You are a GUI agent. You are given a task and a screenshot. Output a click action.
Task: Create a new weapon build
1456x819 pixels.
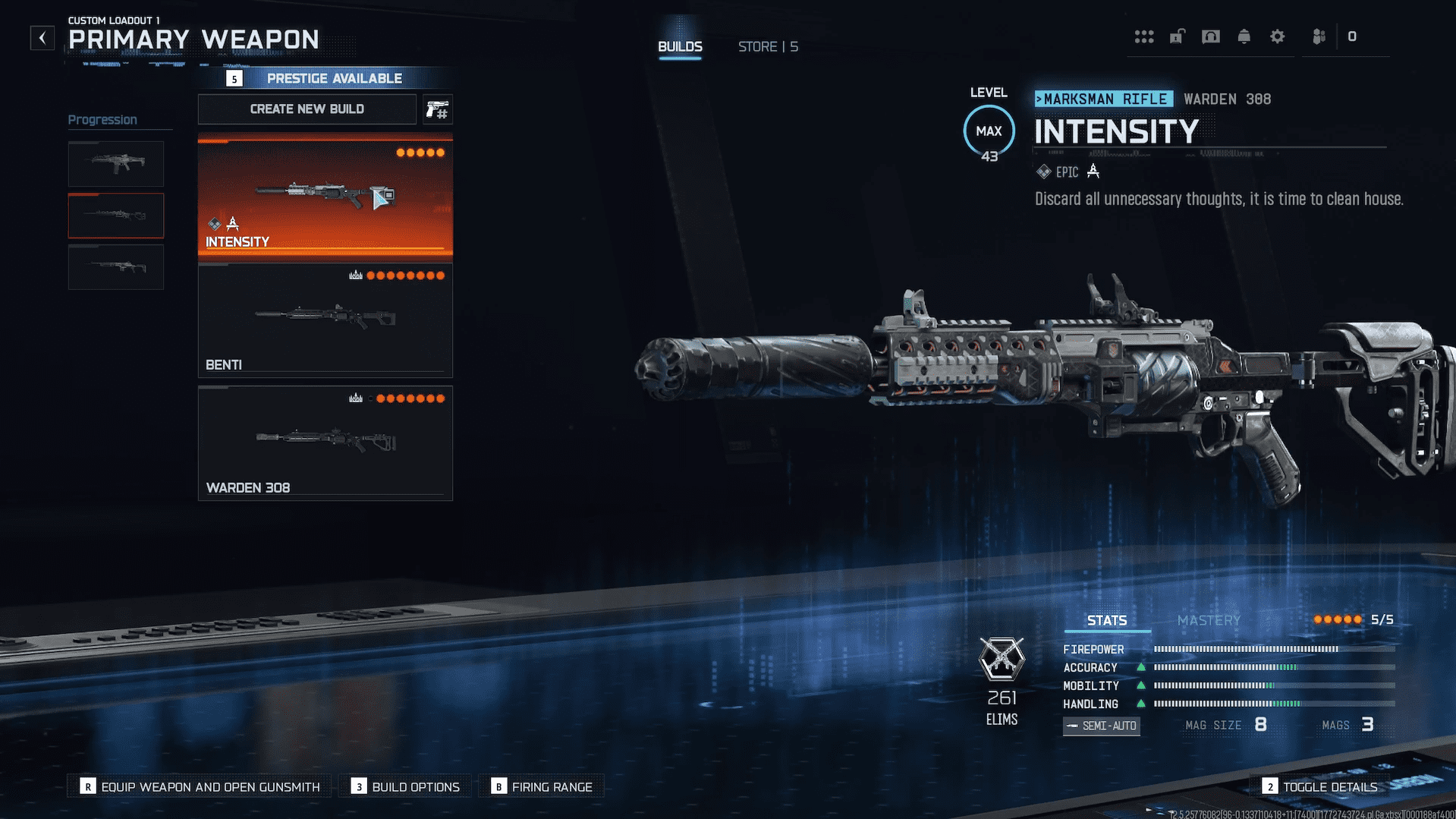307,109
